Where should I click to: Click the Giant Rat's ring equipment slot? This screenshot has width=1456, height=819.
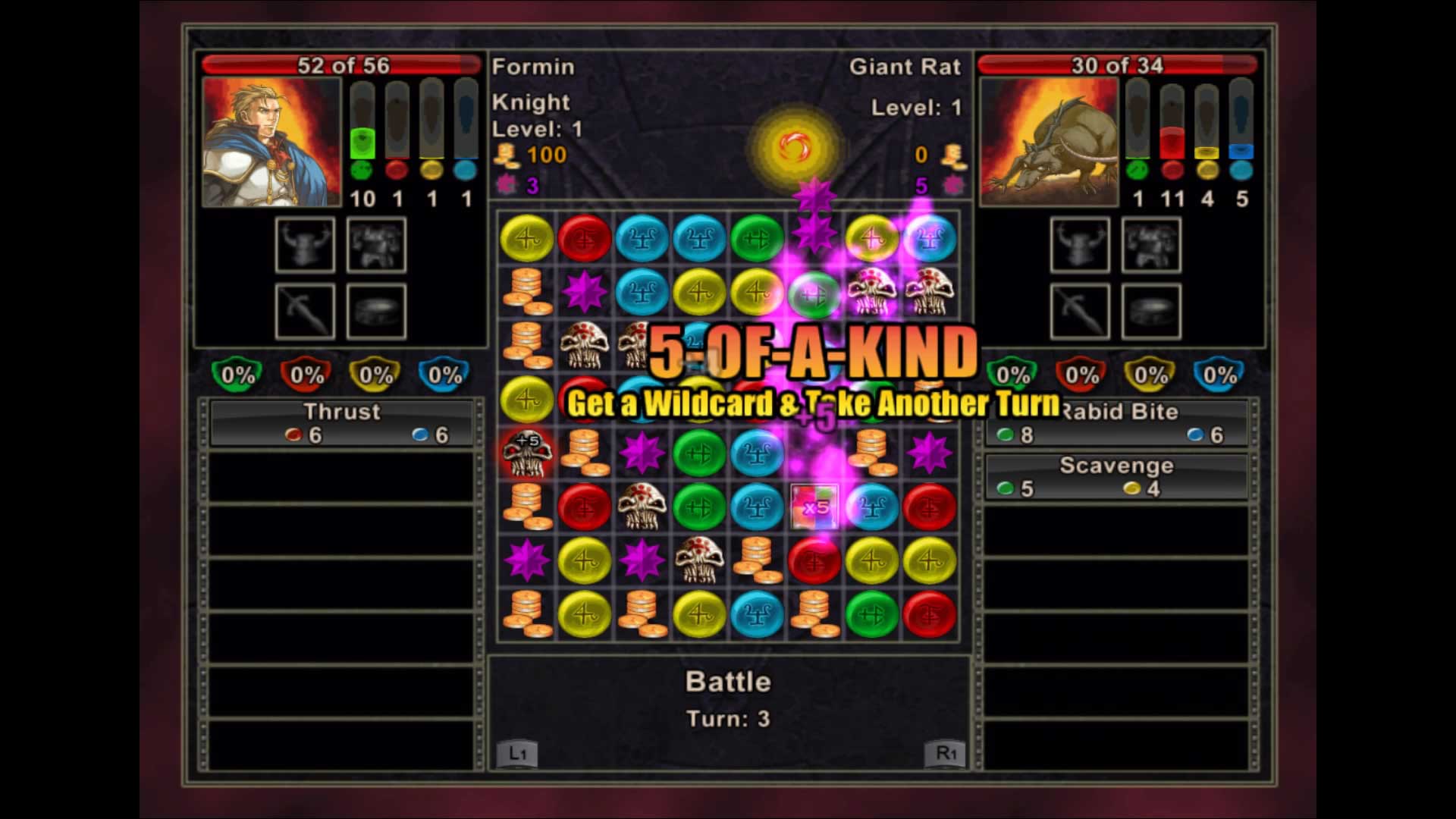point(1151,311)
